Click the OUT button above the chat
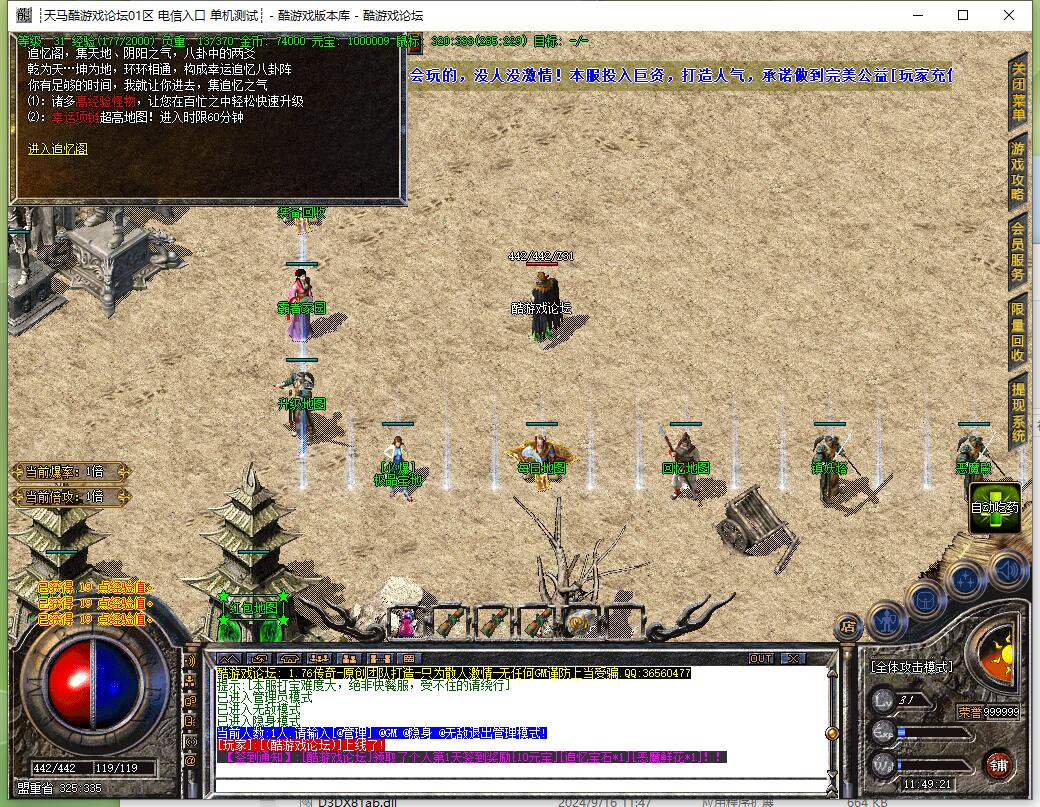 click(x=761, y=658)
